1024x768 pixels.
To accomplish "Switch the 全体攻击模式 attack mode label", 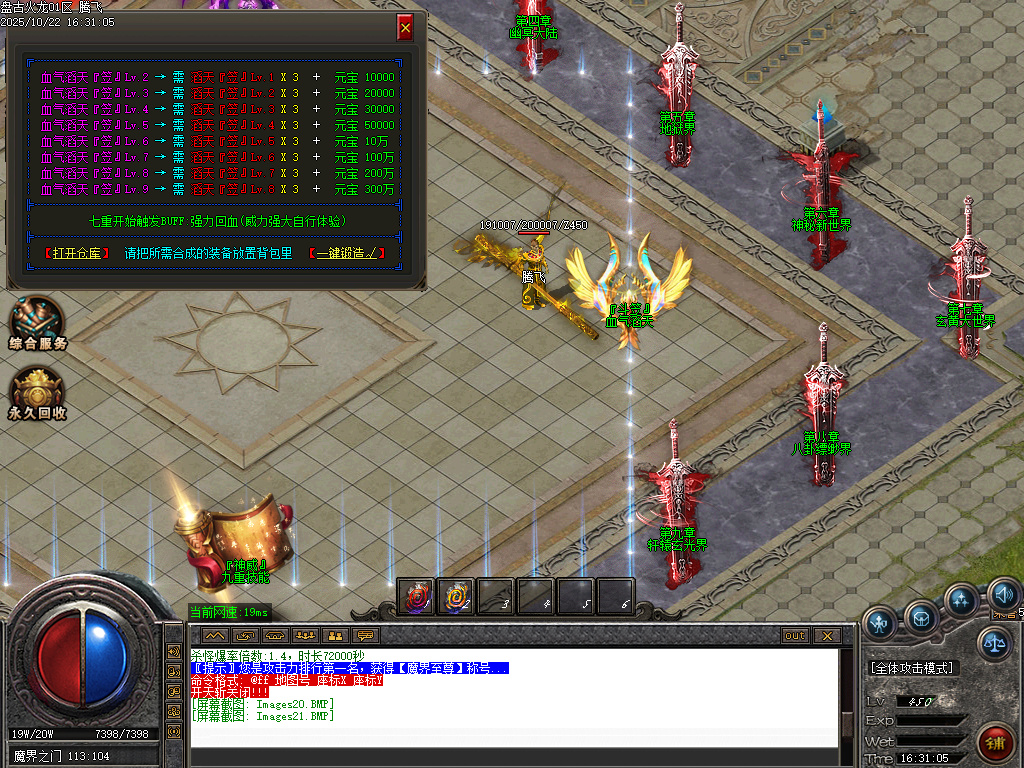I will 912,668.
